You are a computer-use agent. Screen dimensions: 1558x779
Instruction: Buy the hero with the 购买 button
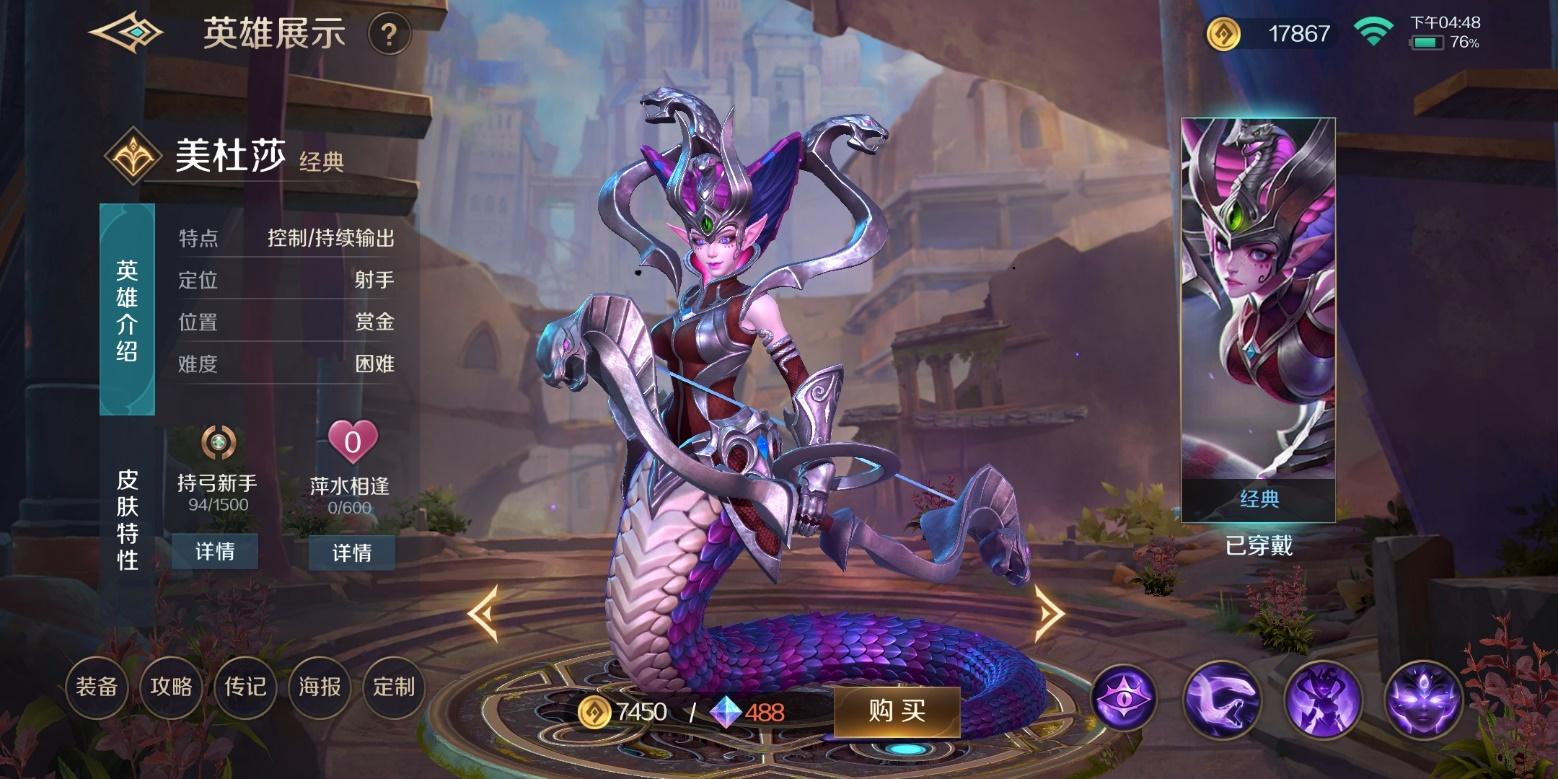point(896,711)
